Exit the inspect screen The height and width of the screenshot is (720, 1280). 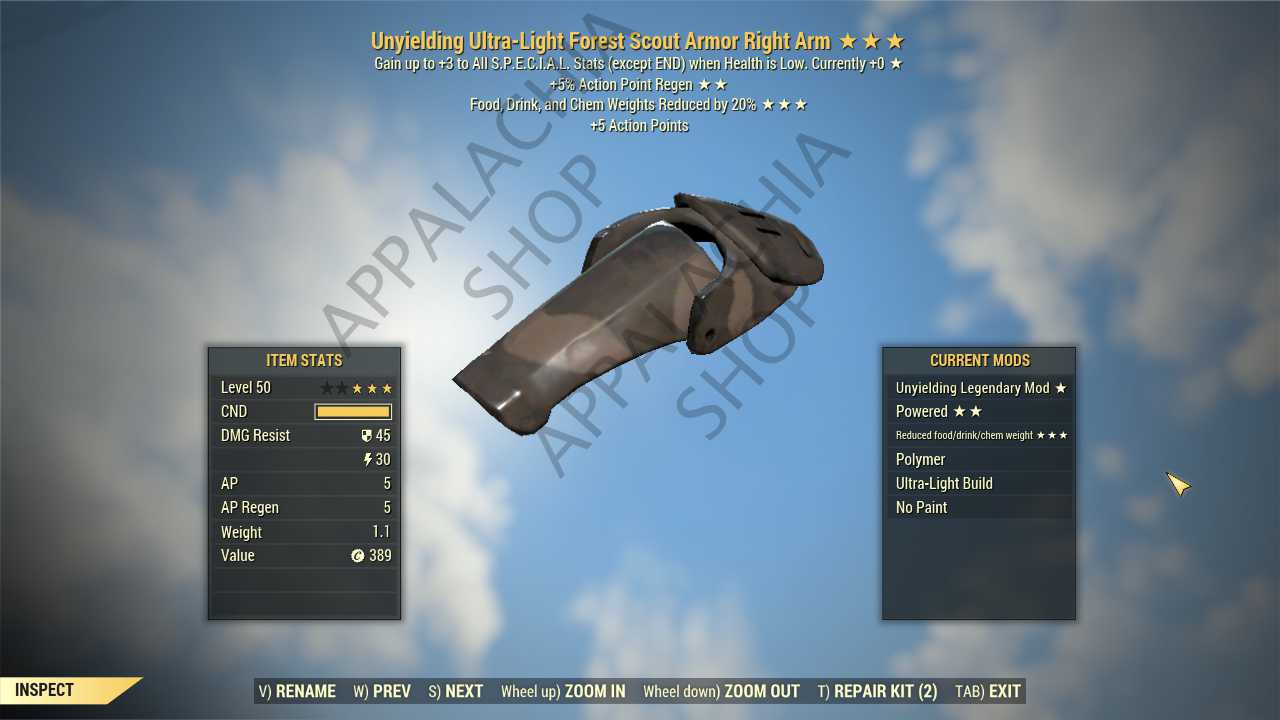988,691
